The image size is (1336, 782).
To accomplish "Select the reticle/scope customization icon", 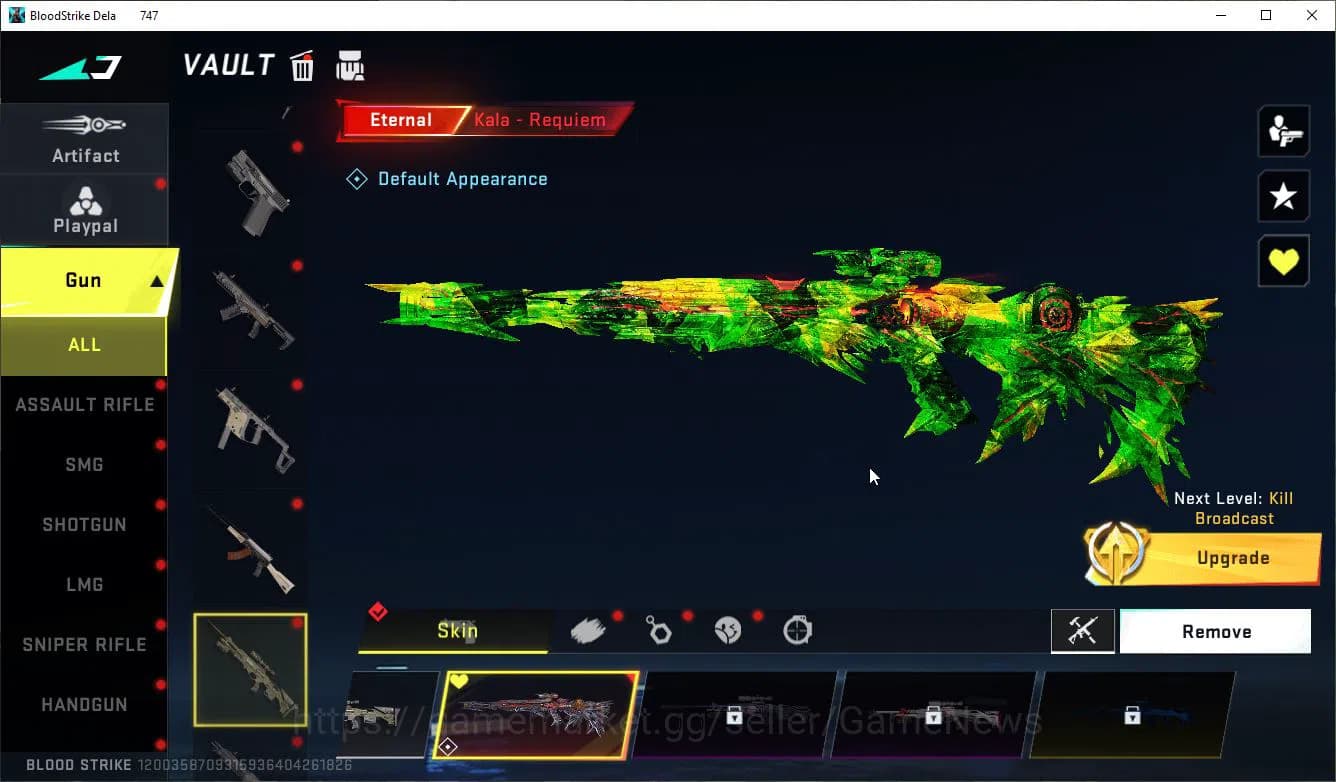I will (796, 629).
